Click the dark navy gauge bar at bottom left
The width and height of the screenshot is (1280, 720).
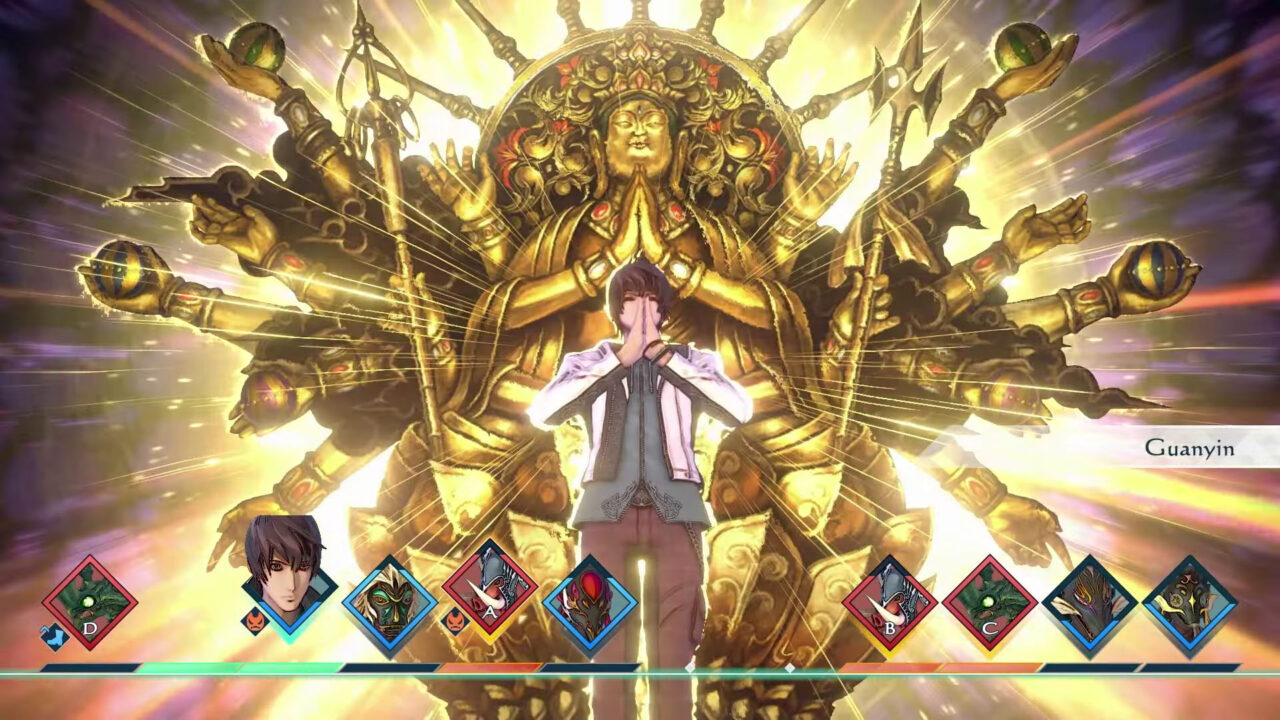(x=90, y=666)
